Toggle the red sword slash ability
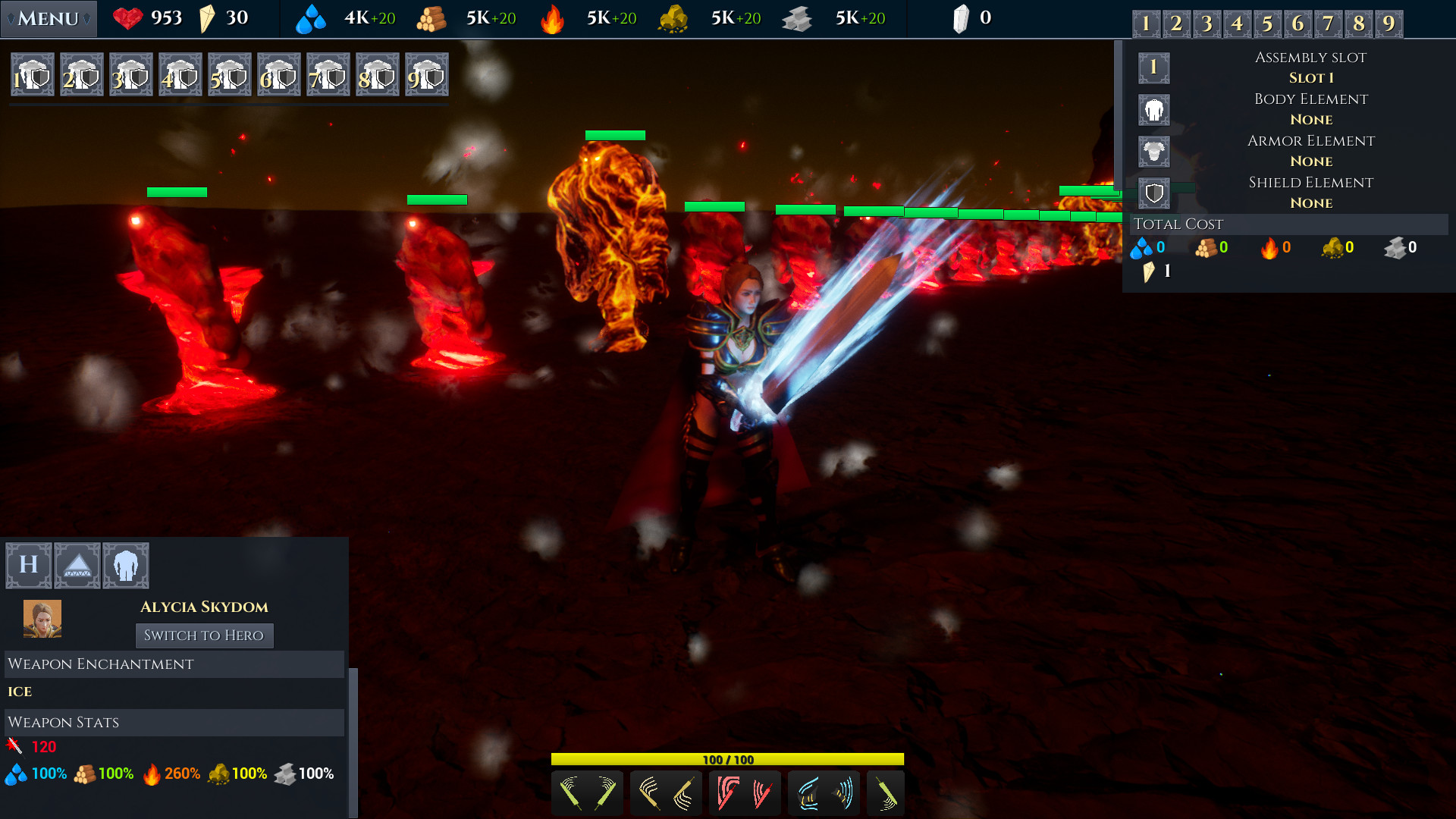 click(x=745, y=793)
